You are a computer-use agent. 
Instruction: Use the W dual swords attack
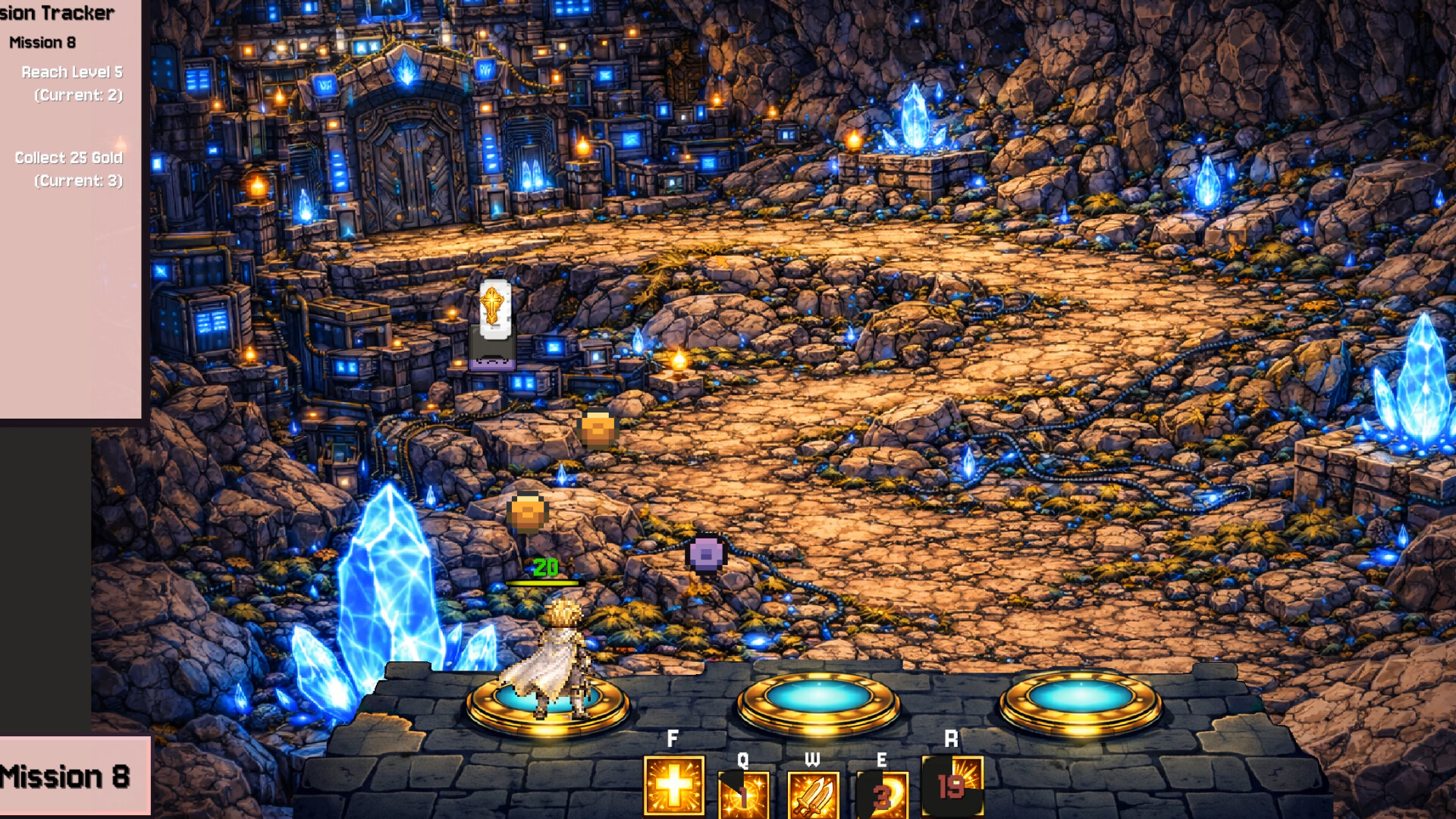(x=813, y=795)
